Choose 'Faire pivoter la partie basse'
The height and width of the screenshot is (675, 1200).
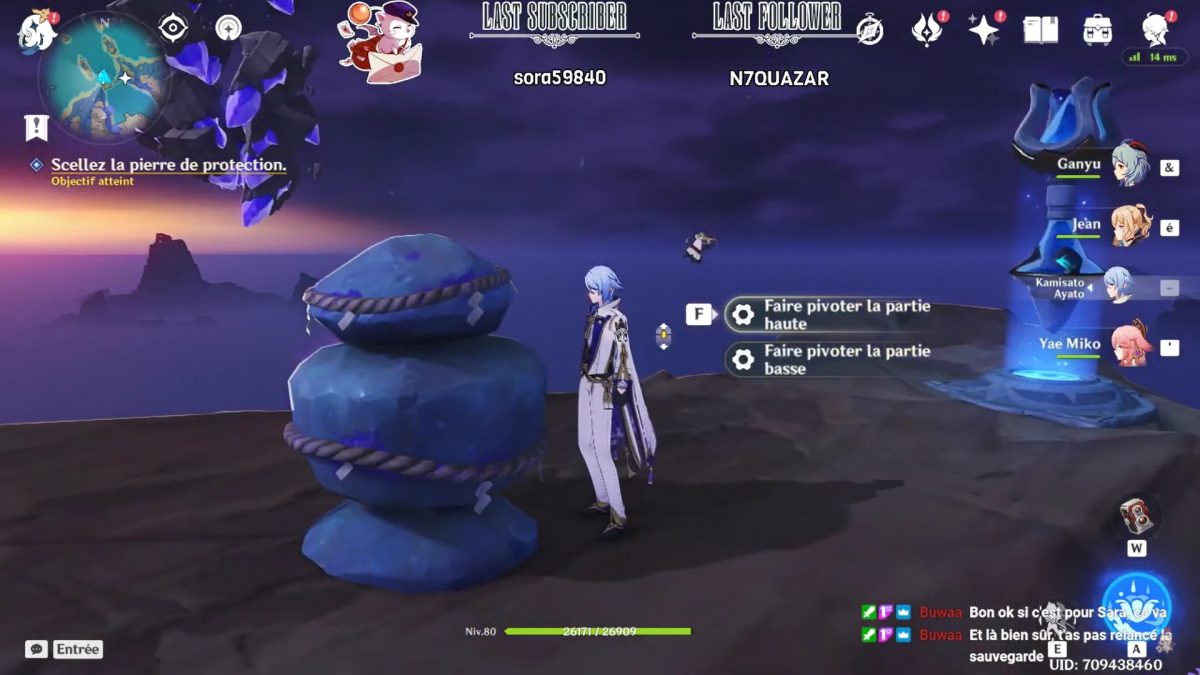click(x=846, y=359)
